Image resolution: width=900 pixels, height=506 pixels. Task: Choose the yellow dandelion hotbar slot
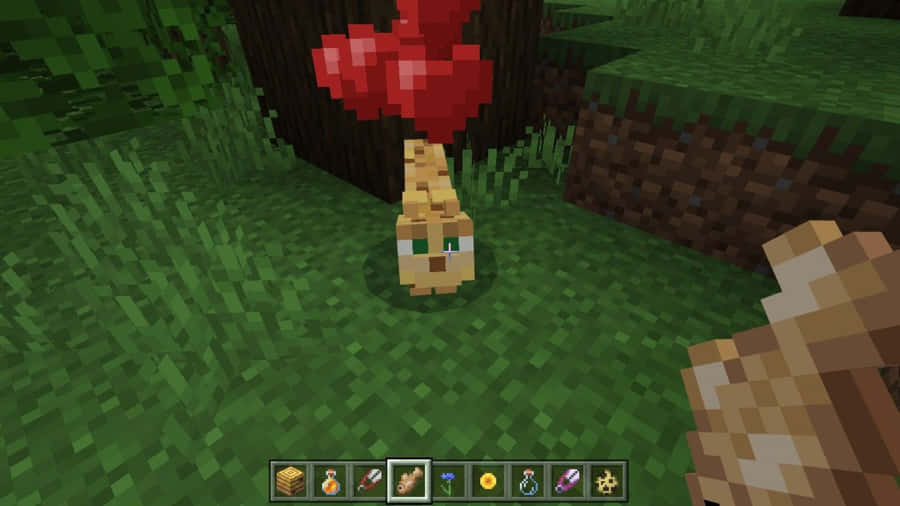click(489, 482)
